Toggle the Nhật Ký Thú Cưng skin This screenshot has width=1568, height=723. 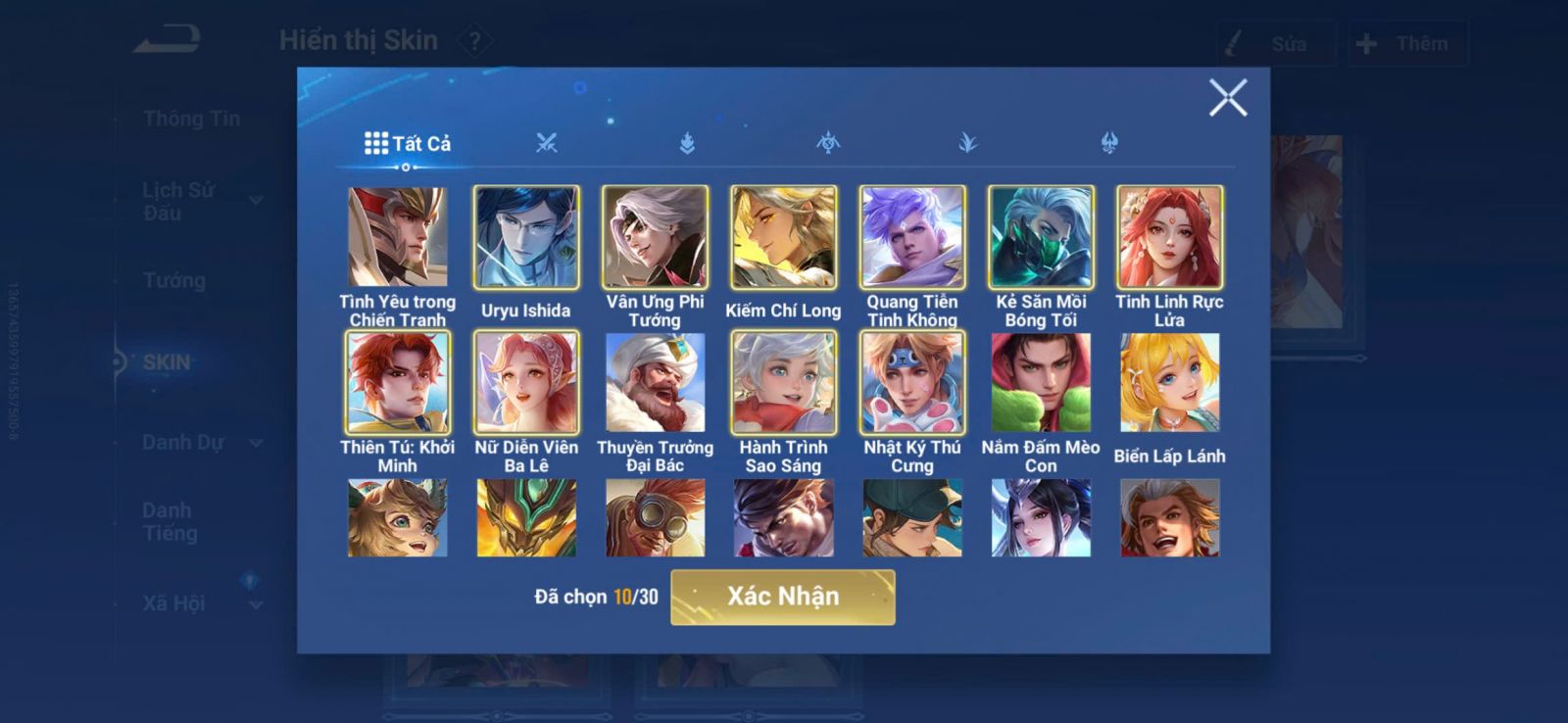tap(912, 382)
